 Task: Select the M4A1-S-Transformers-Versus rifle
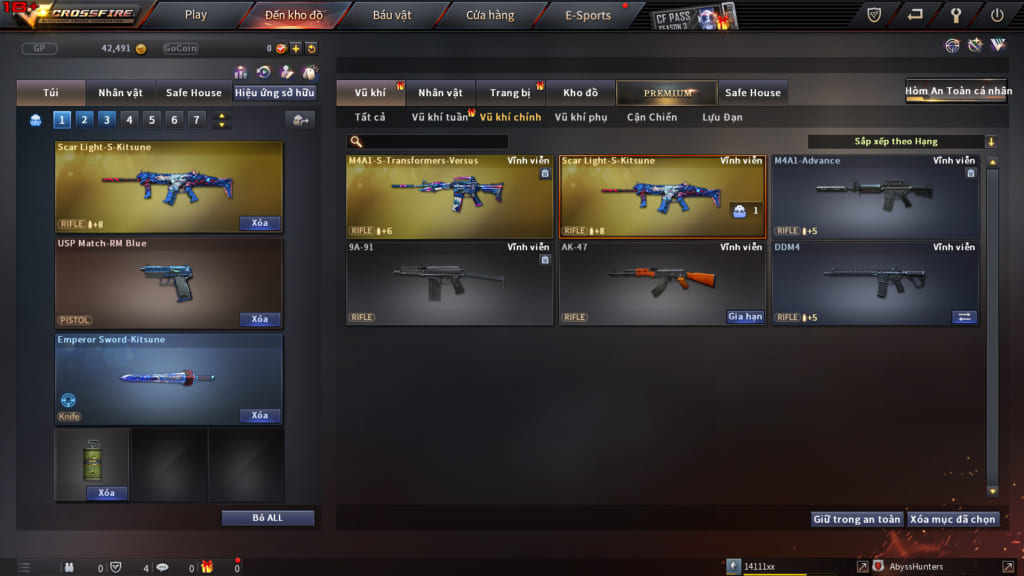(x=449, y=197)
